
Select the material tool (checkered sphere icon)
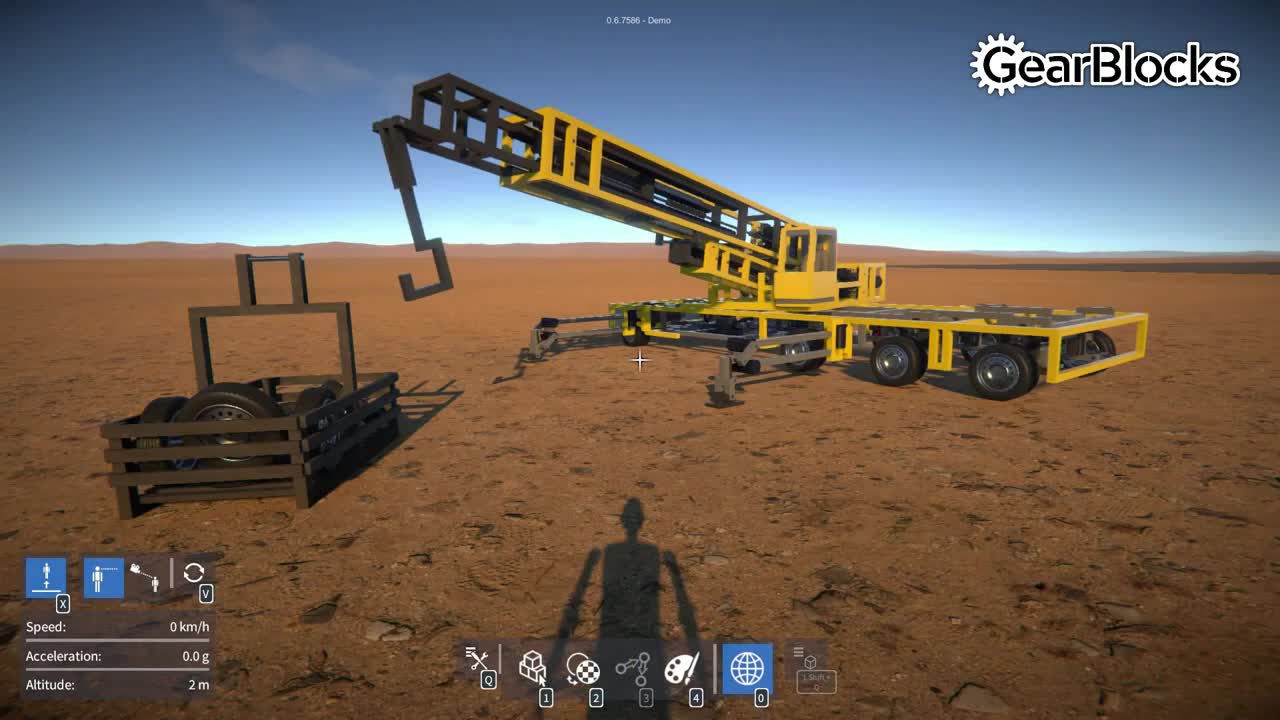click(x=586, y=668)
